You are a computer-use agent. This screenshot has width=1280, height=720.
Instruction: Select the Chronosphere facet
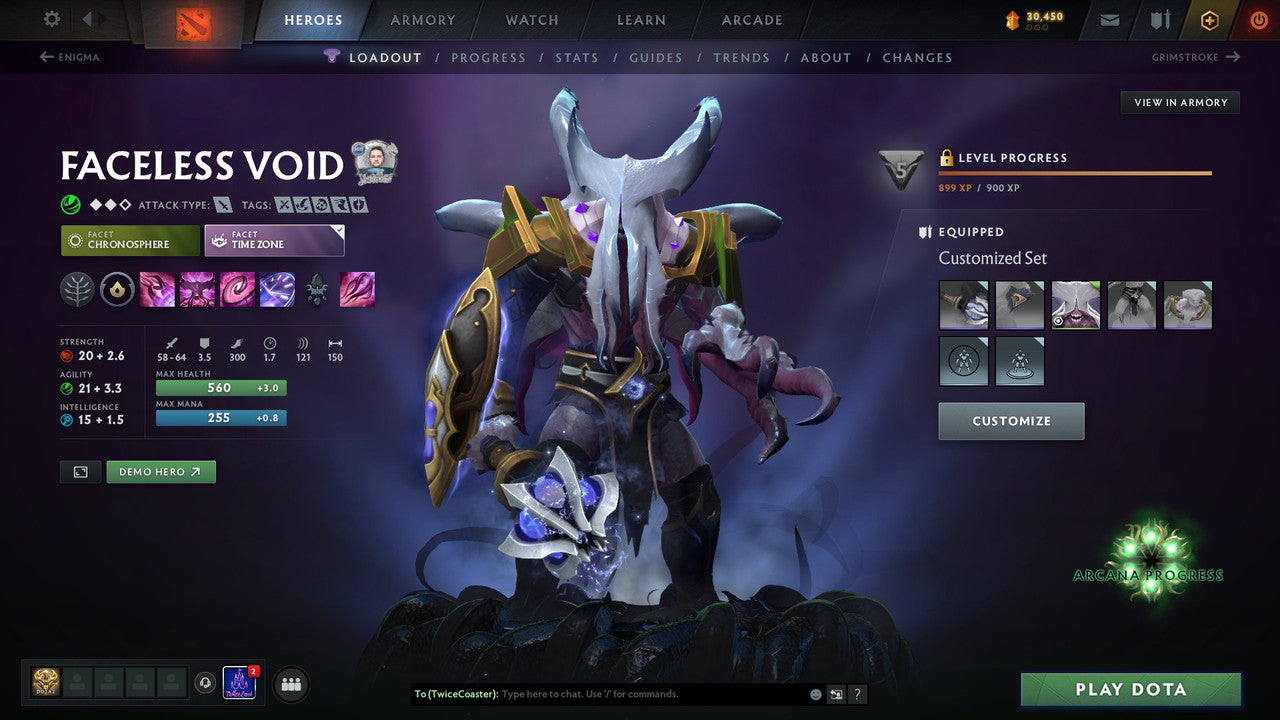pos(129,239)
